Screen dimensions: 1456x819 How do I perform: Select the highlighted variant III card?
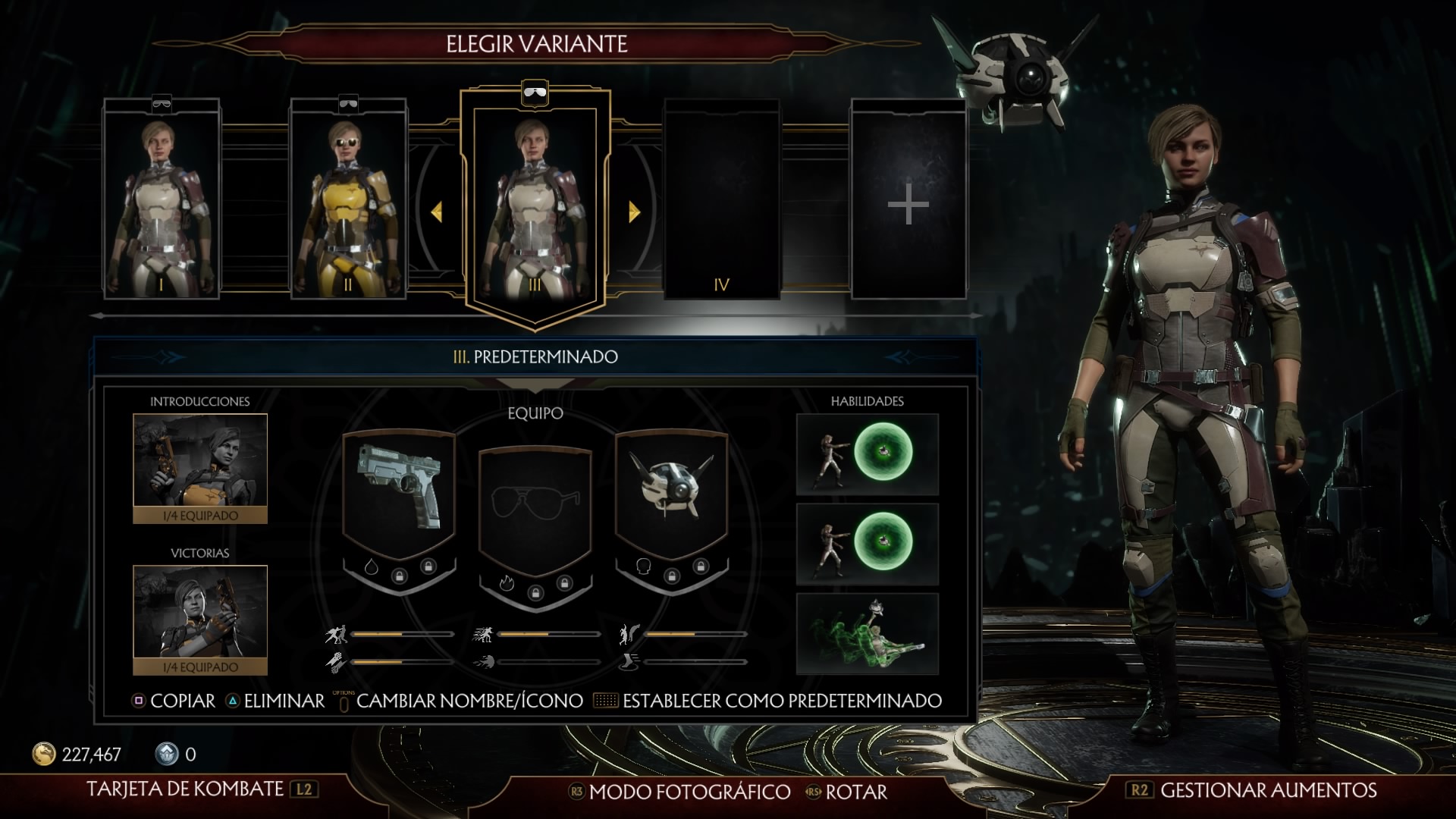tap(535, 203)
